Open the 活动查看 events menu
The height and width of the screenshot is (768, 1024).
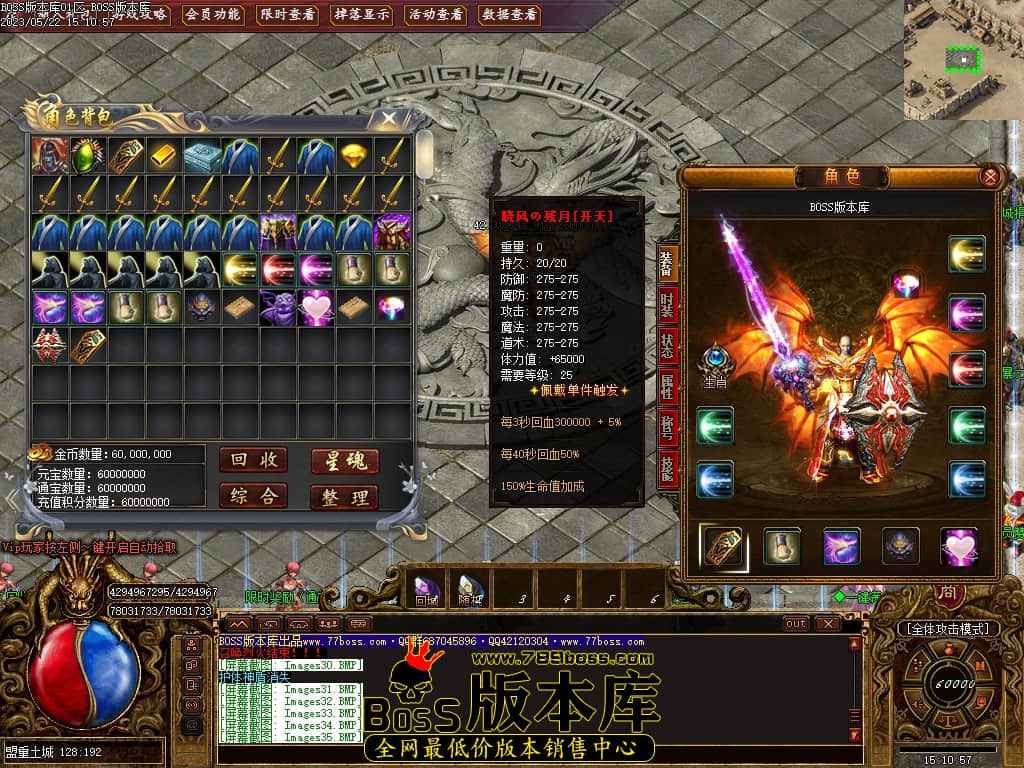[x=435, y=15]
